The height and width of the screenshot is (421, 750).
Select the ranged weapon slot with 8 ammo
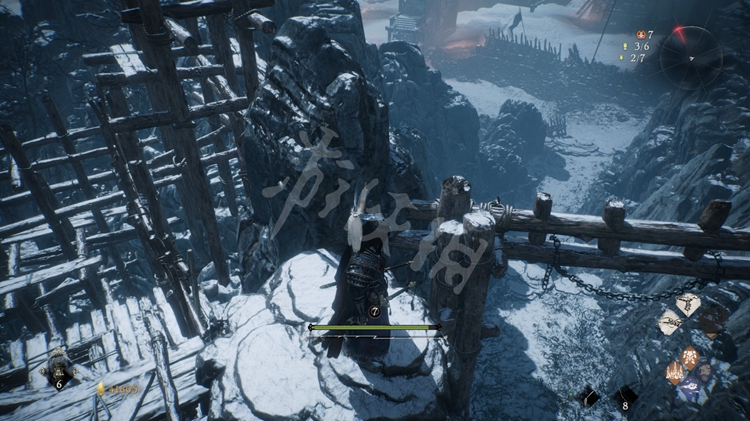pos(625,396)
